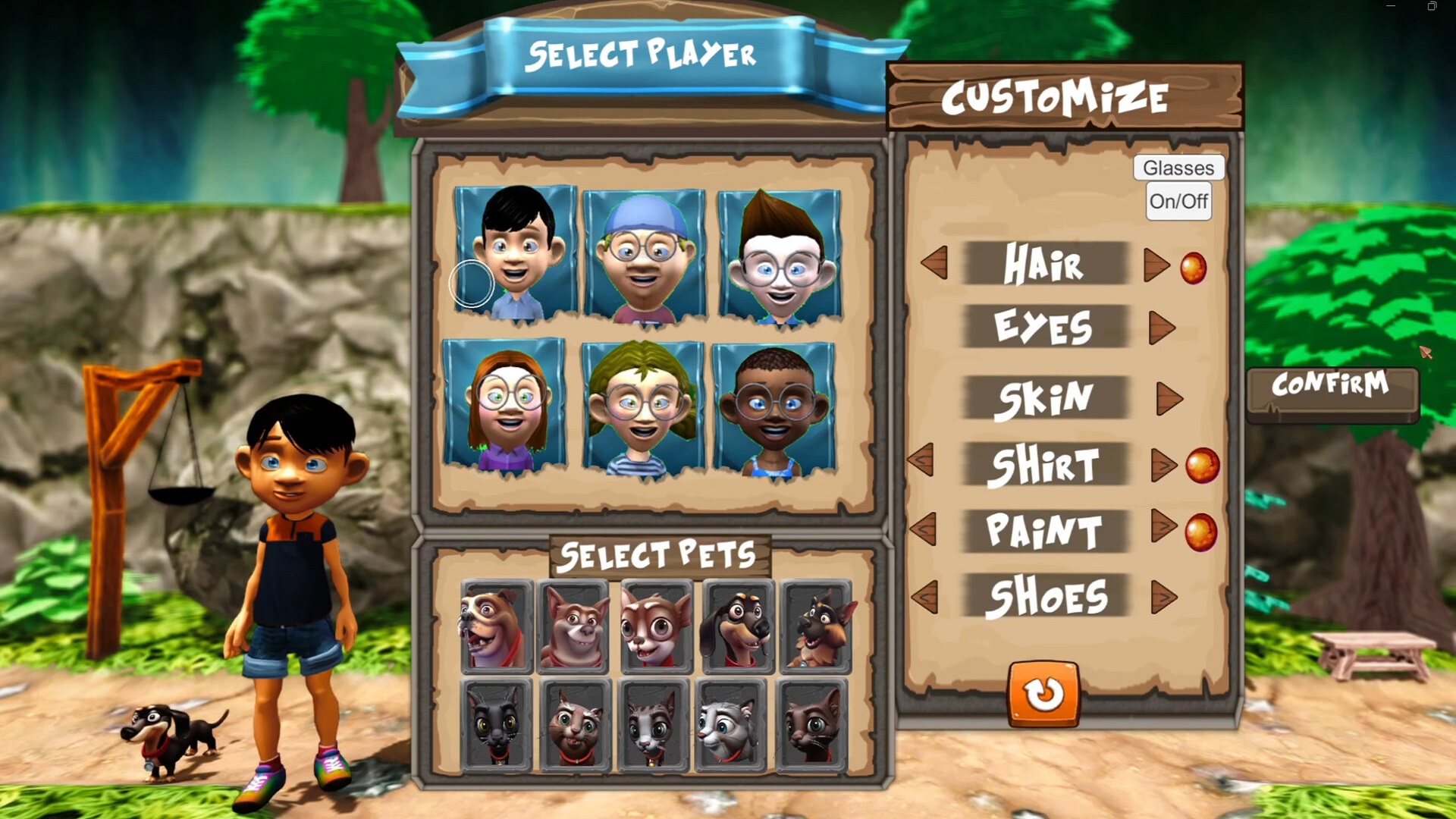
Task: Choose the green-haired kid in striped shirt
Action: click(x=642, y=408)
